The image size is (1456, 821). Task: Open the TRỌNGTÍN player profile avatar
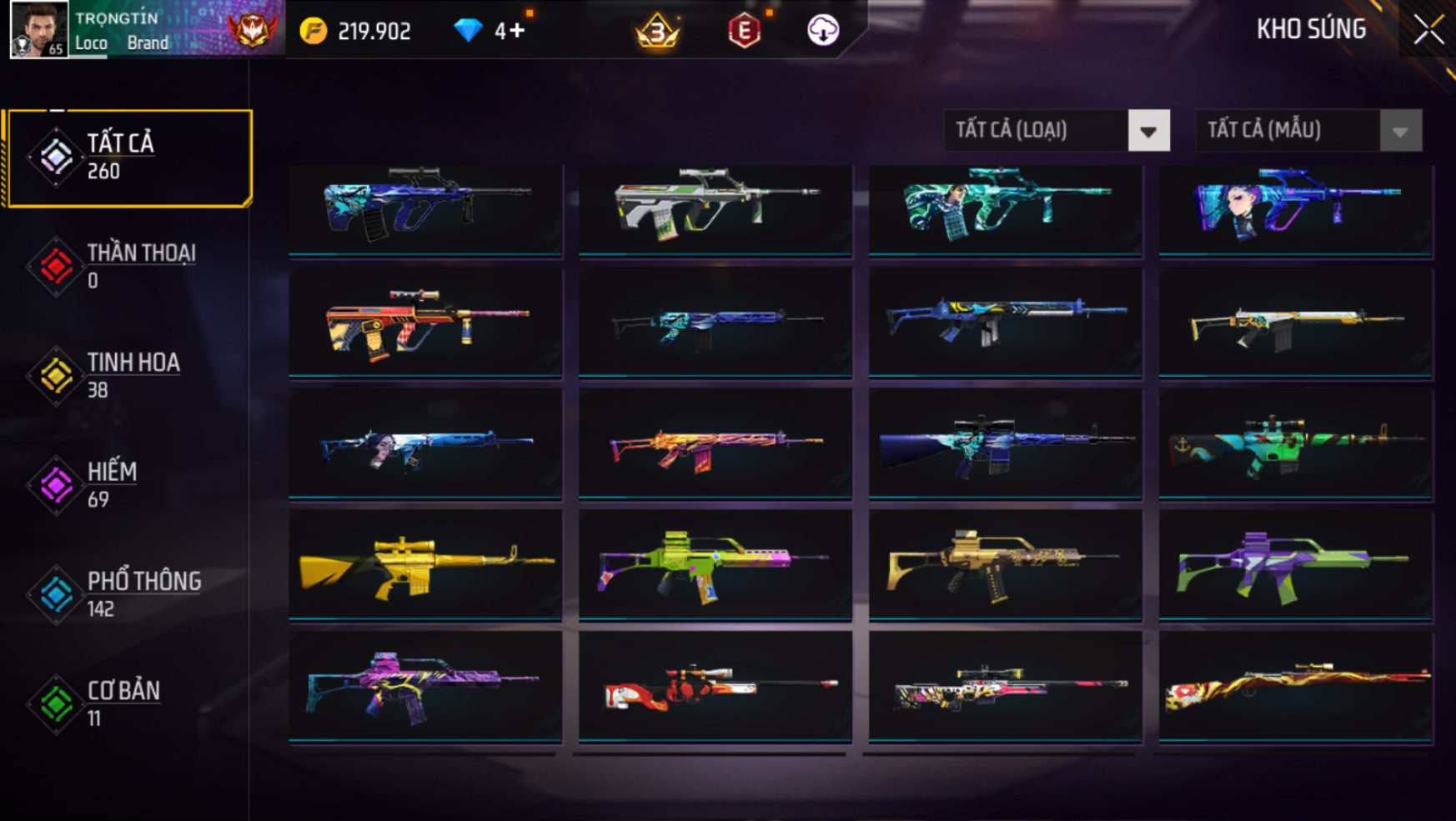click(x=38, y=30)
